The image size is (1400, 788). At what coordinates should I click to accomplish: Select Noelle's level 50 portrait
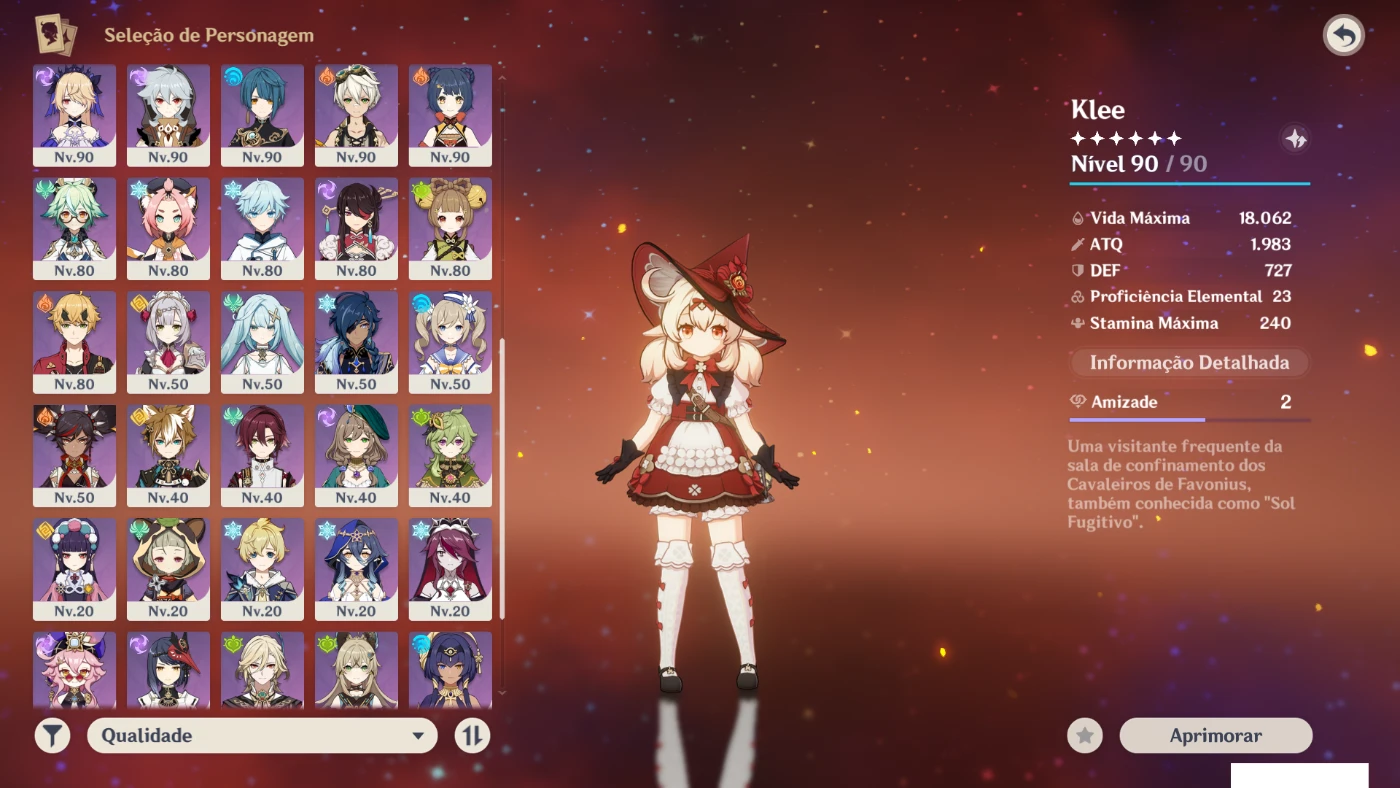coord(168,341)
